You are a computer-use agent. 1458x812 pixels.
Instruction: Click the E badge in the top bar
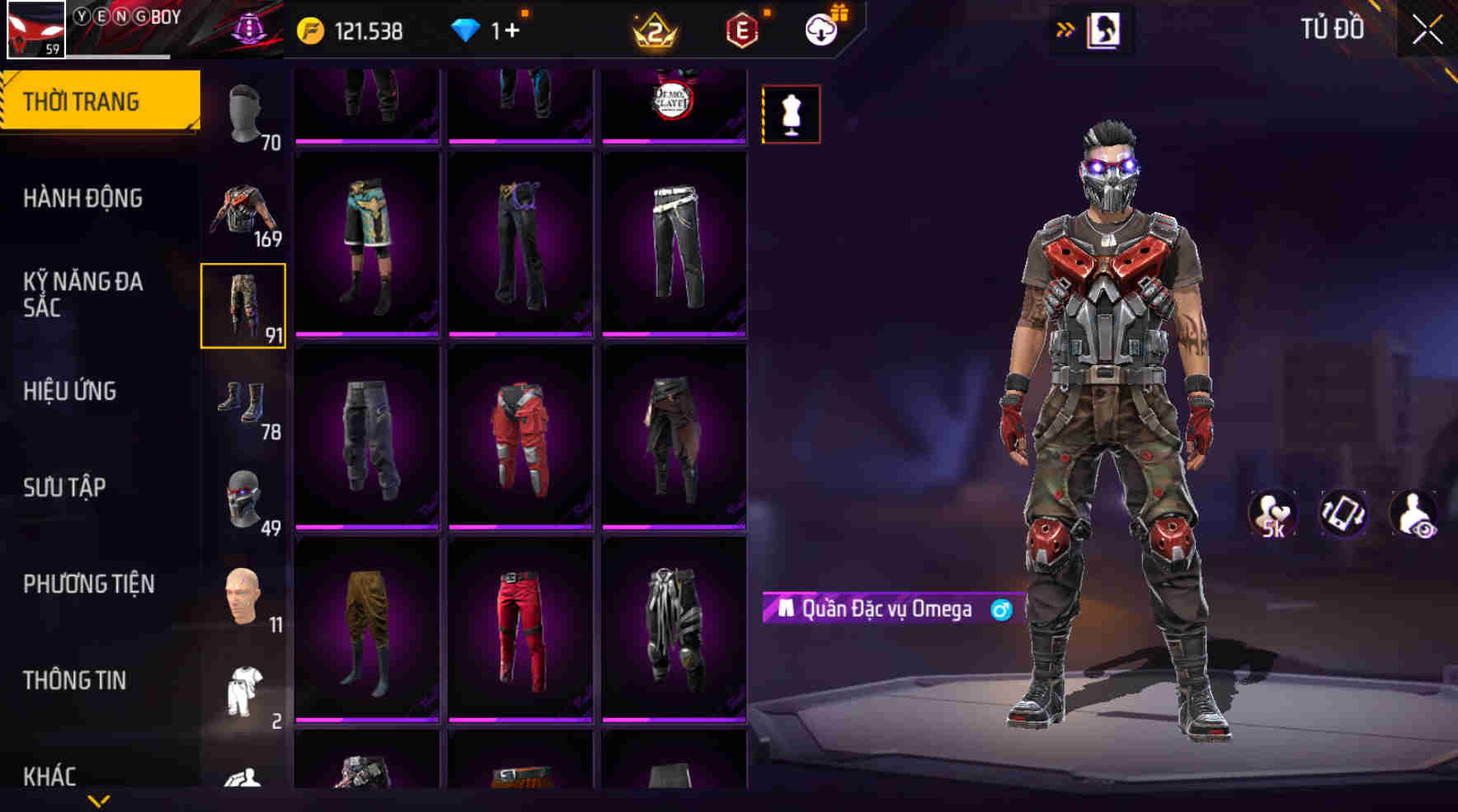point(741,31)
